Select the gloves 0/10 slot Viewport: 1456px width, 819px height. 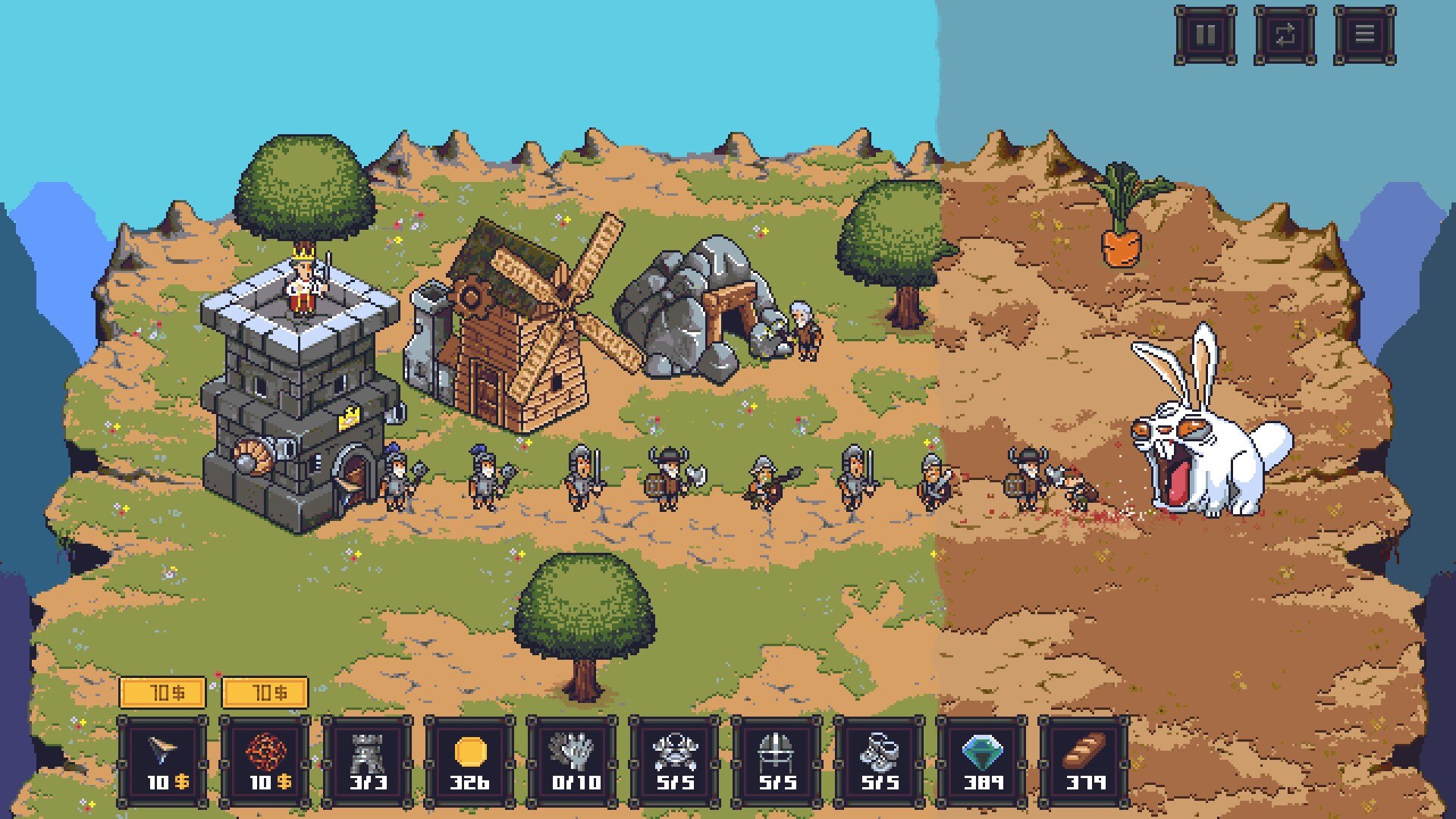pos(573,761)
